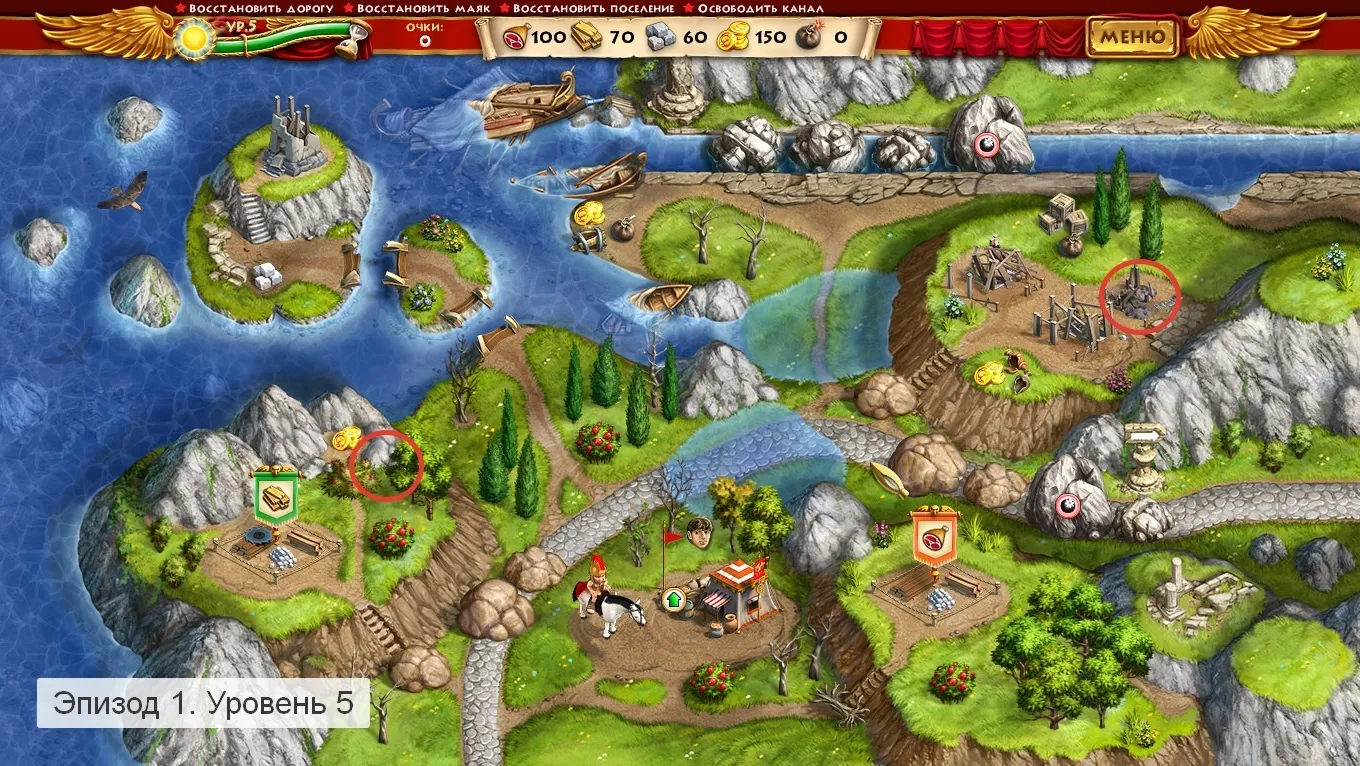1360x766 pixels.
Task: Select the worker portrait icon above the camp
Action: (x=702, y=533)
